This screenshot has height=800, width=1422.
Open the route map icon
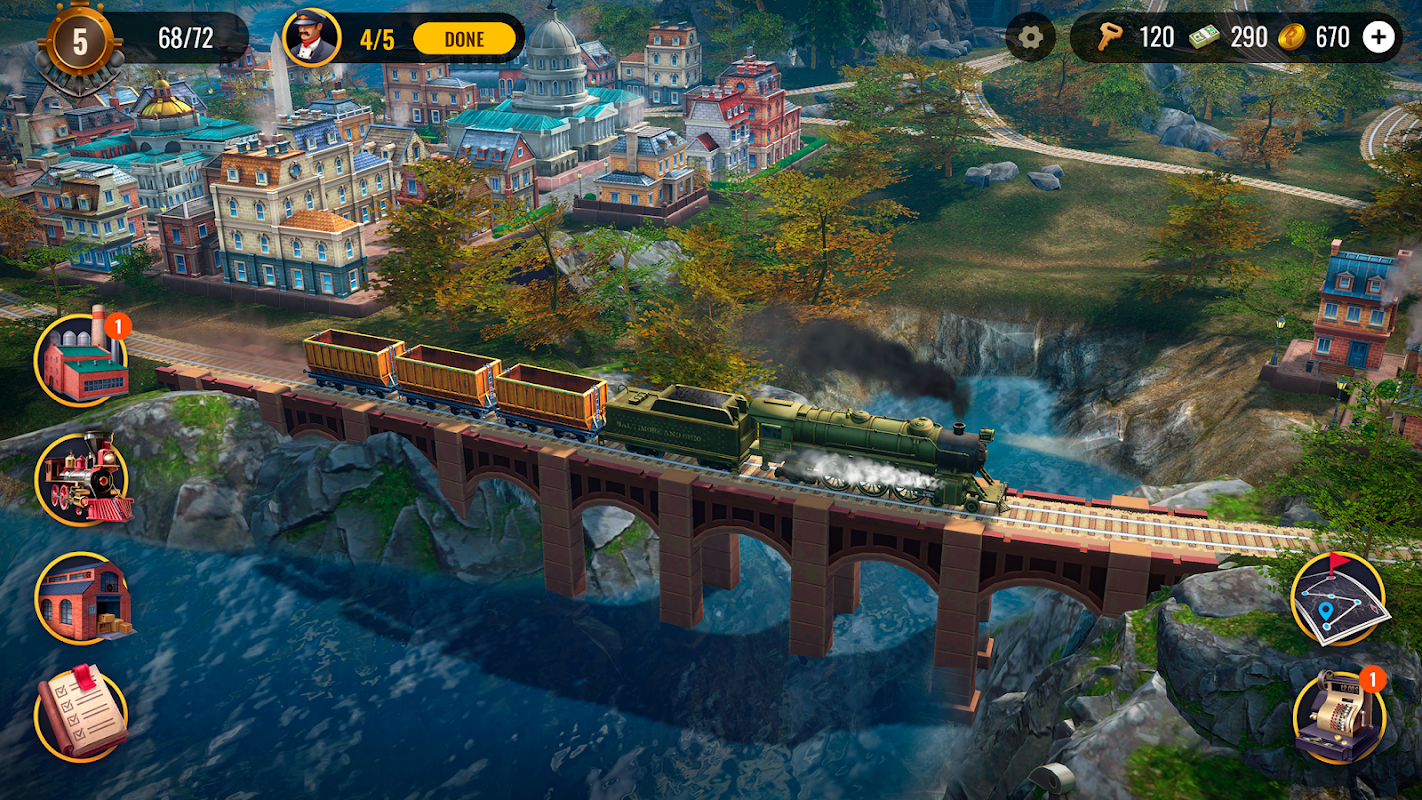coord(1339,599)
